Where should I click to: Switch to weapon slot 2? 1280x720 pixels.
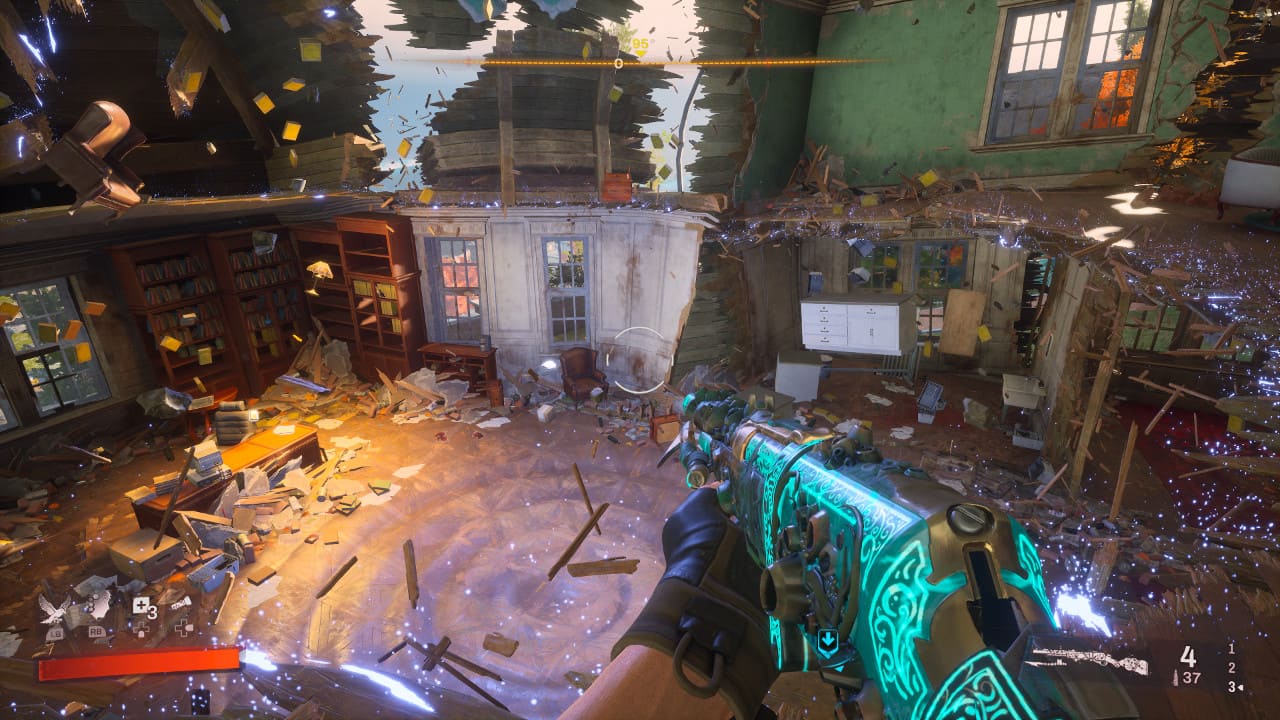(x=1232, y=668)
